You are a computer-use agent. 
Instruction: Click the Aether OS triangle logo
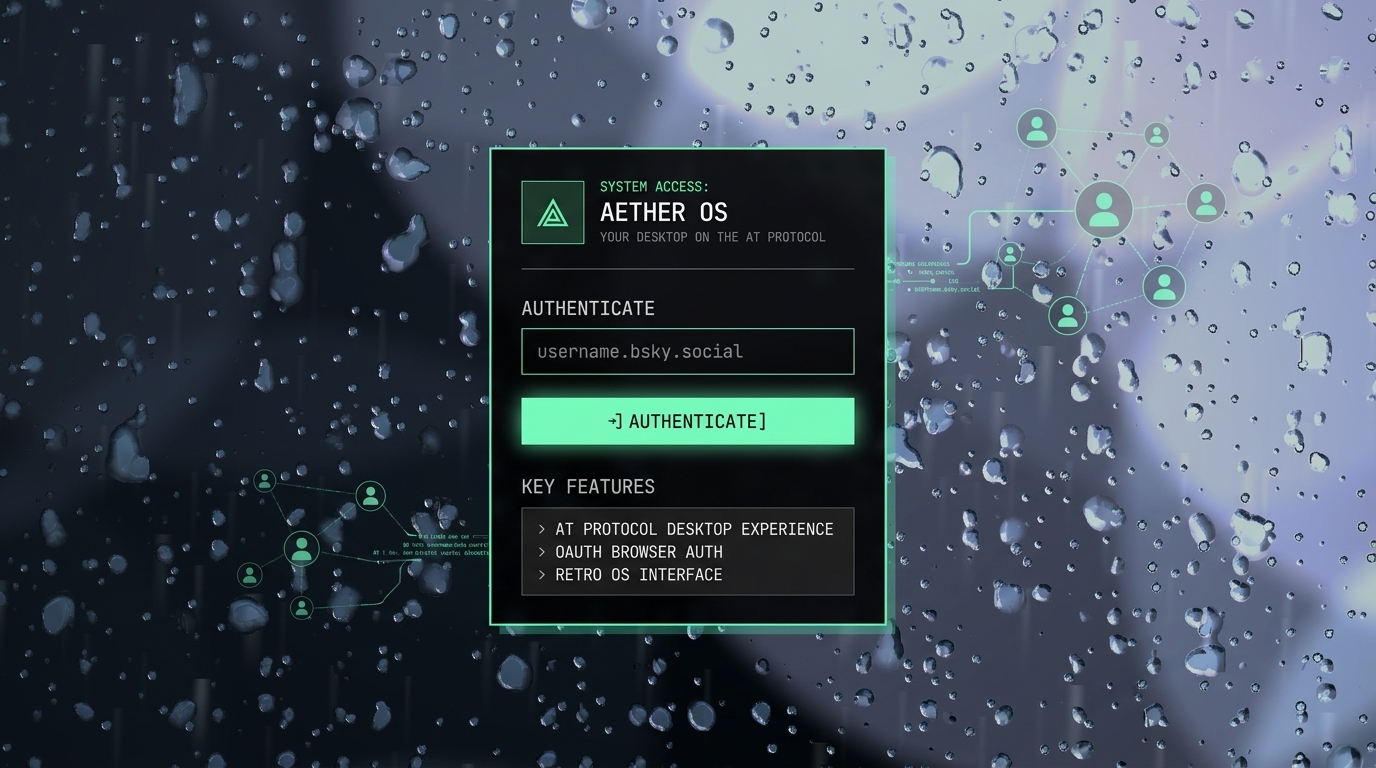point(552,212)
